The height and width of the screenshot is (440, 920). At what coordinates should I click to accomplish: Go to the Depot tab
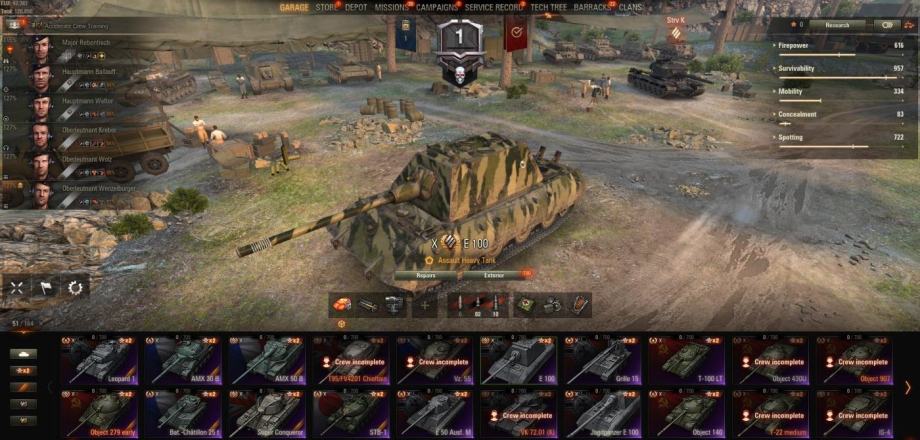coord(356,7)
